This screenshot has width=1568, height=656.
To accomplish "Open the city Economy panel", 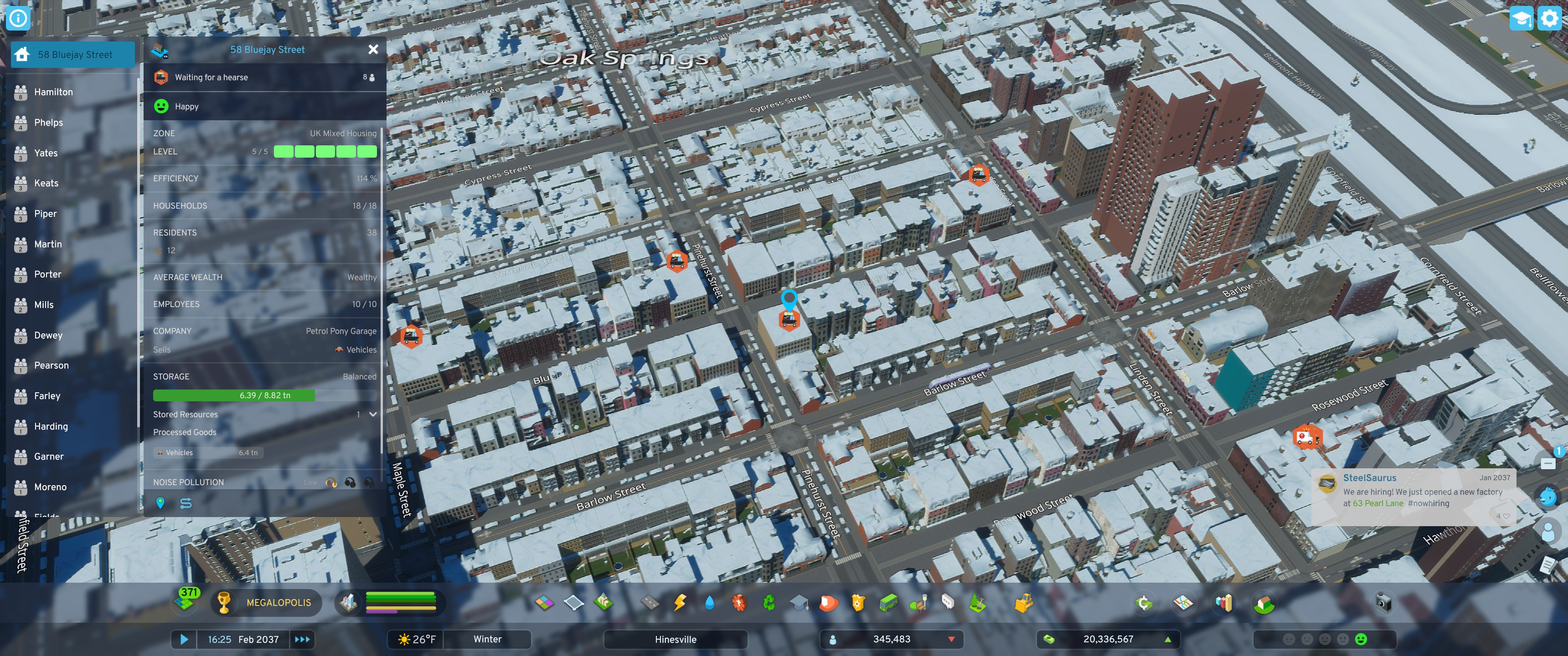I will 1145,602.
